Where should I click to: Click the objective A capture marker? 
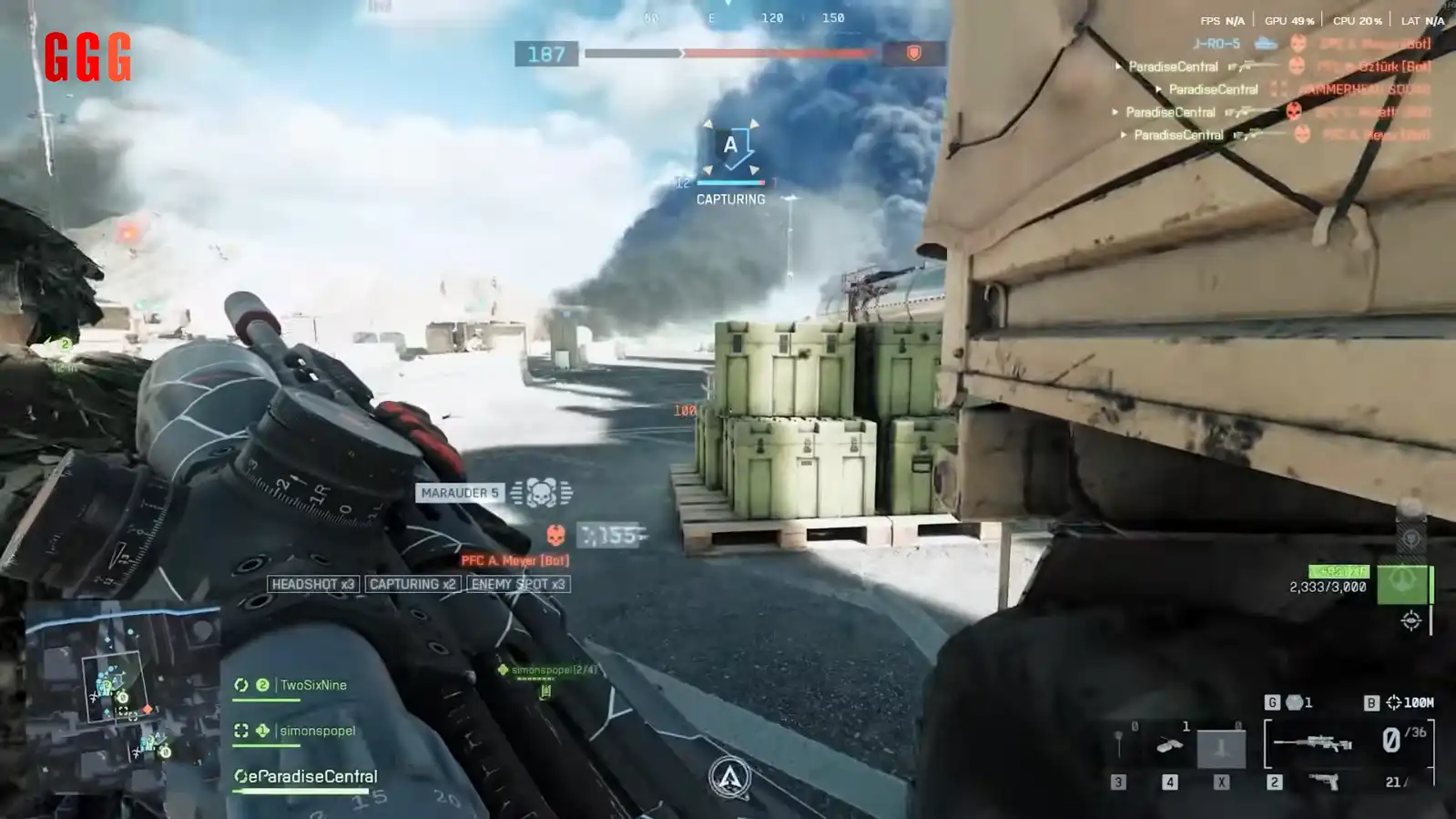(x=730, y=147)
